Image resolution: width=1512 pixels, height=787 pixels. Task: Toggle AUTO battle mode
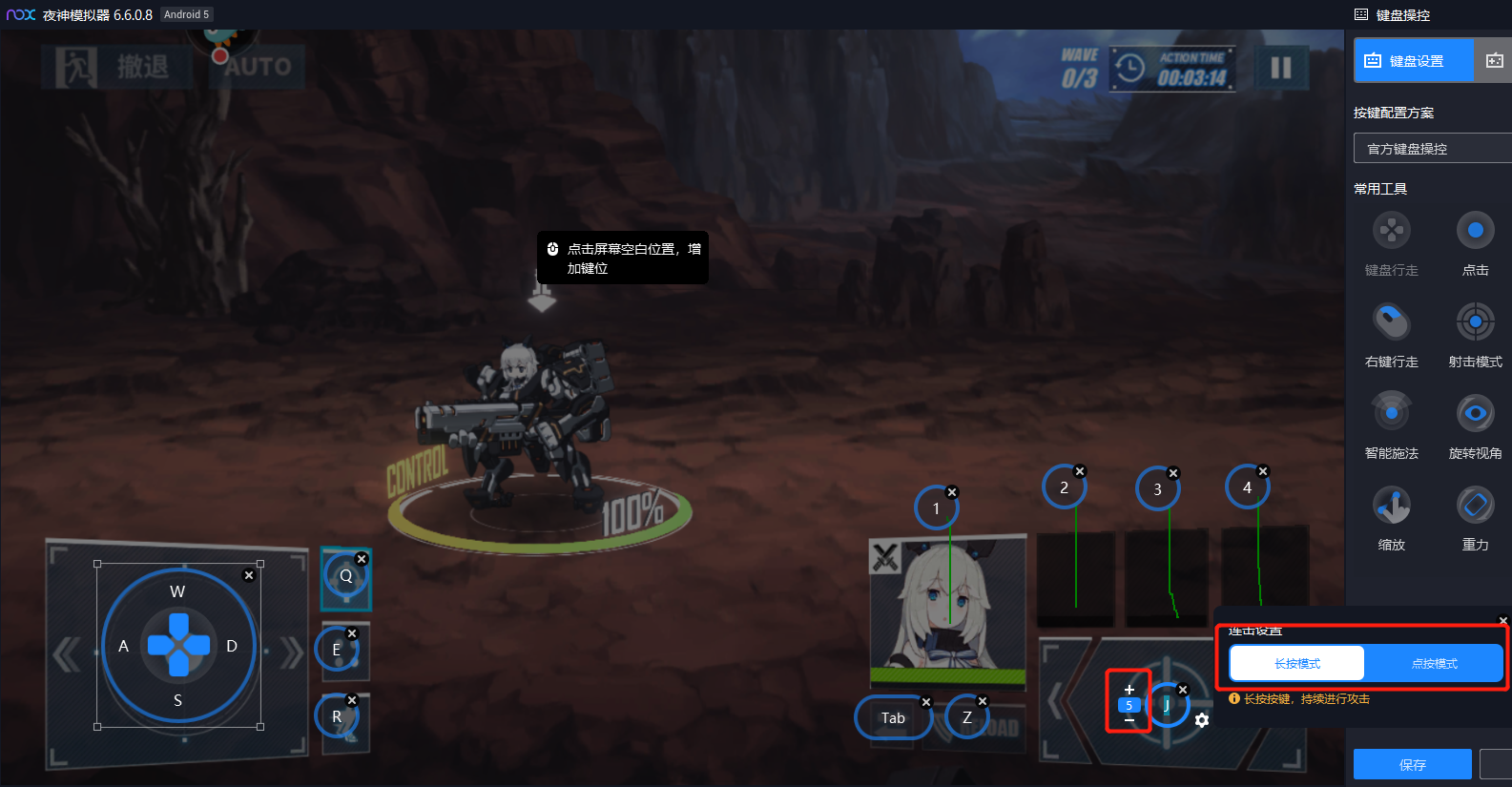click(x=258, y=67)
